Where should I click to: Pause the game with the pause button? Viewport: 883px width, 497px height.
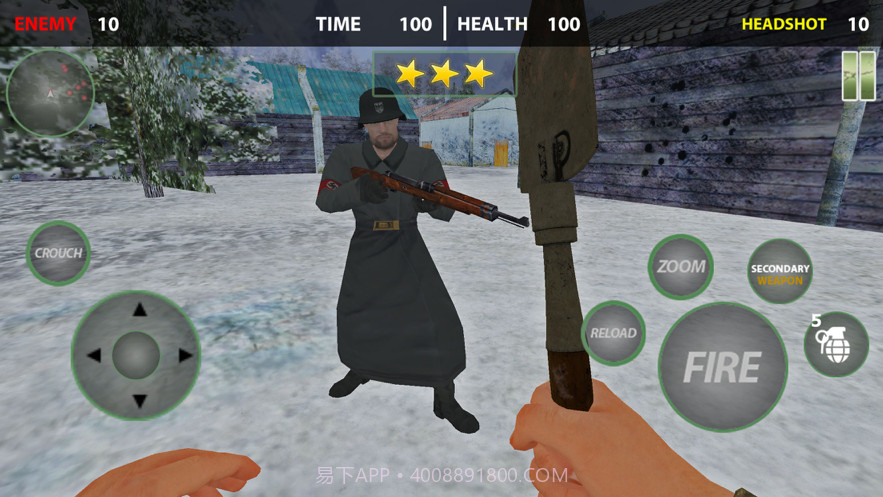(x=858, y=77)
